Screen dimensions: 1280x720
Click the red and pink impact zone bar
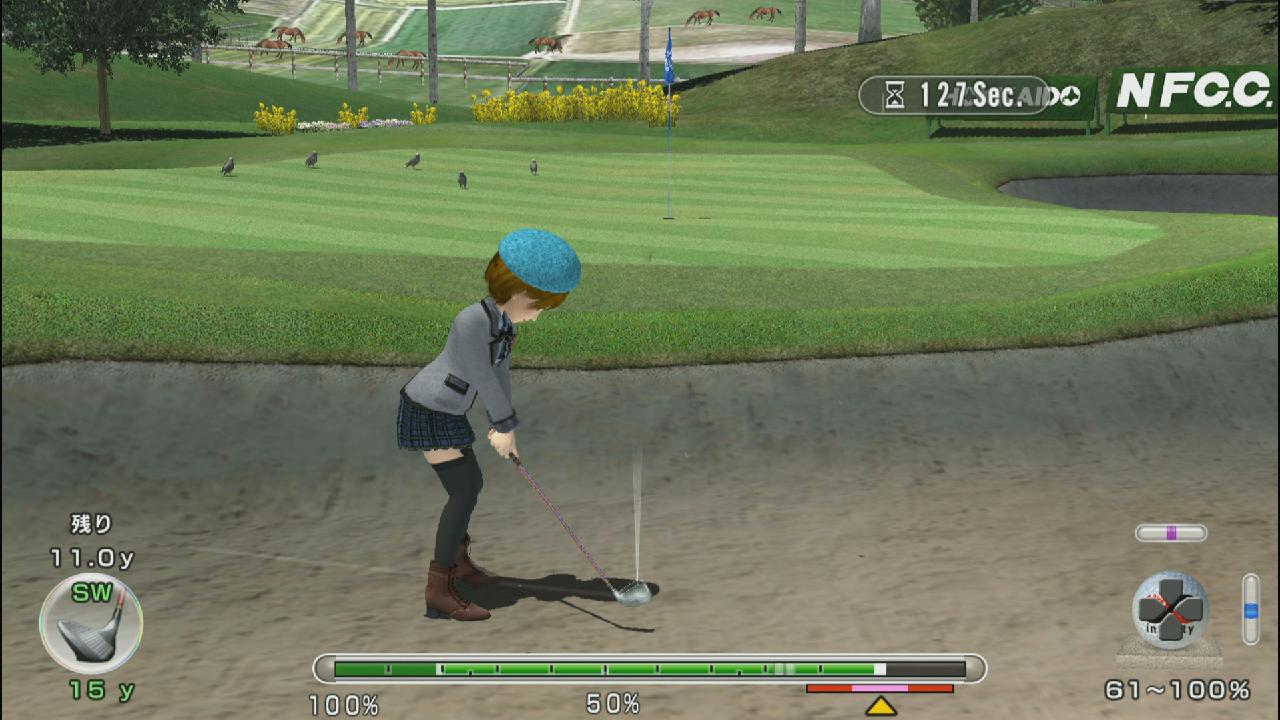880,688
